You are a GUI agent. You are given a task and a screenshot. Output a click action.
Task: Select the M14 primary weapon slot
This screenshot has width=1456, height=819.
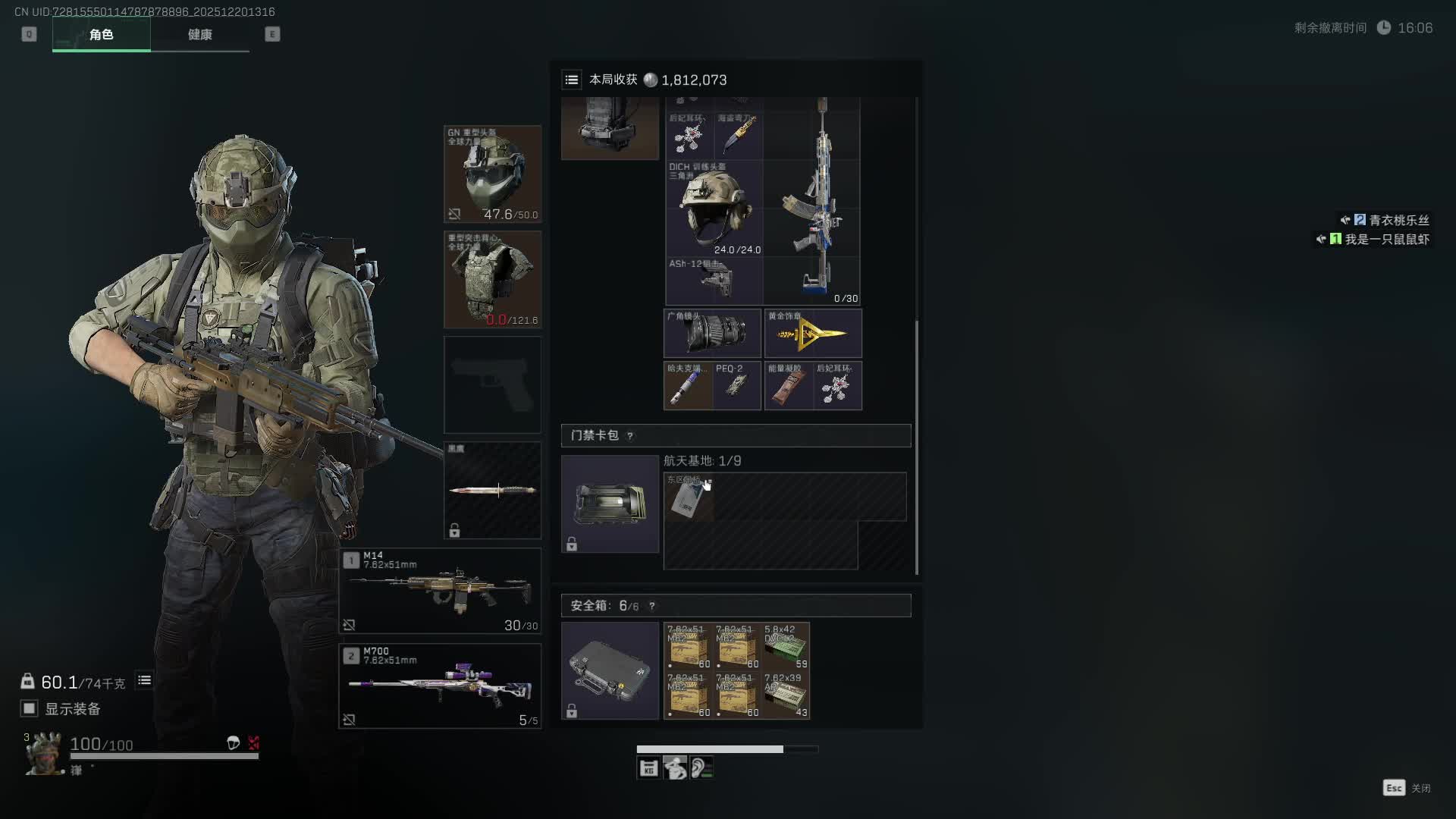click(440, 591)
